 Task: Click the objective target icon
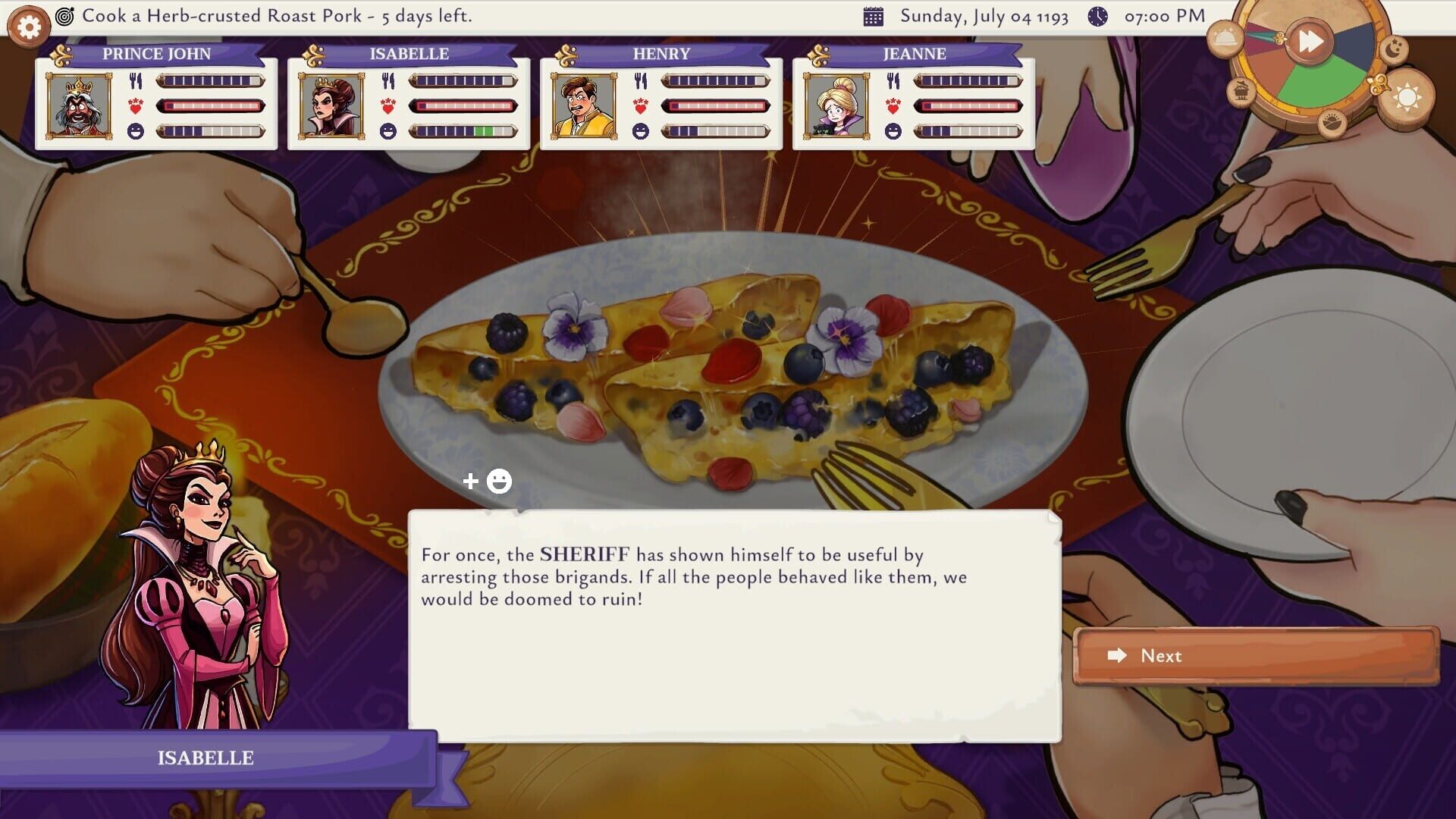click(67, 15)
